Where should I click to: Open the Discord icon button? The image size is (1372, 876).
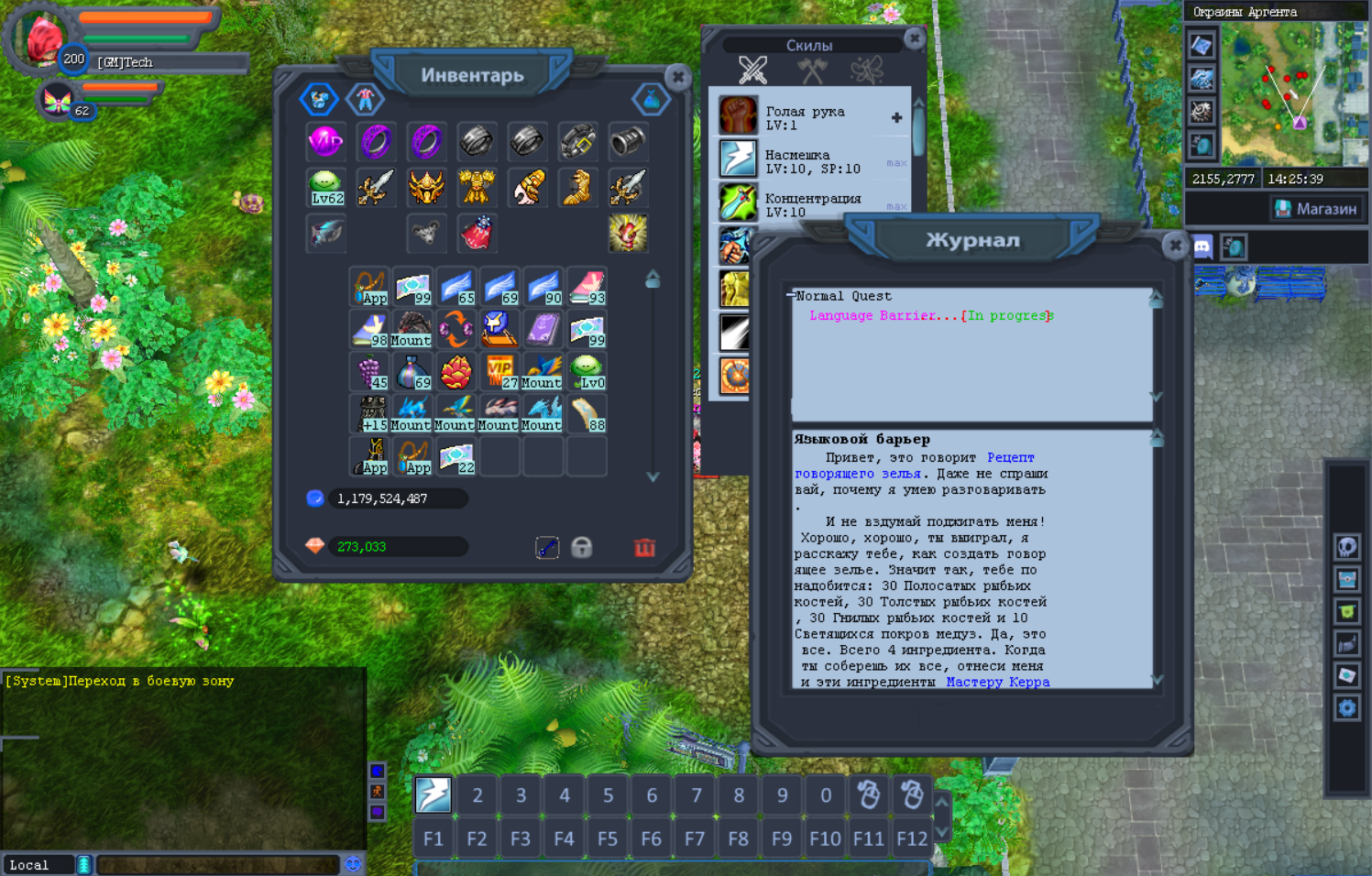pyautogui.click(x=1202, y=246)
